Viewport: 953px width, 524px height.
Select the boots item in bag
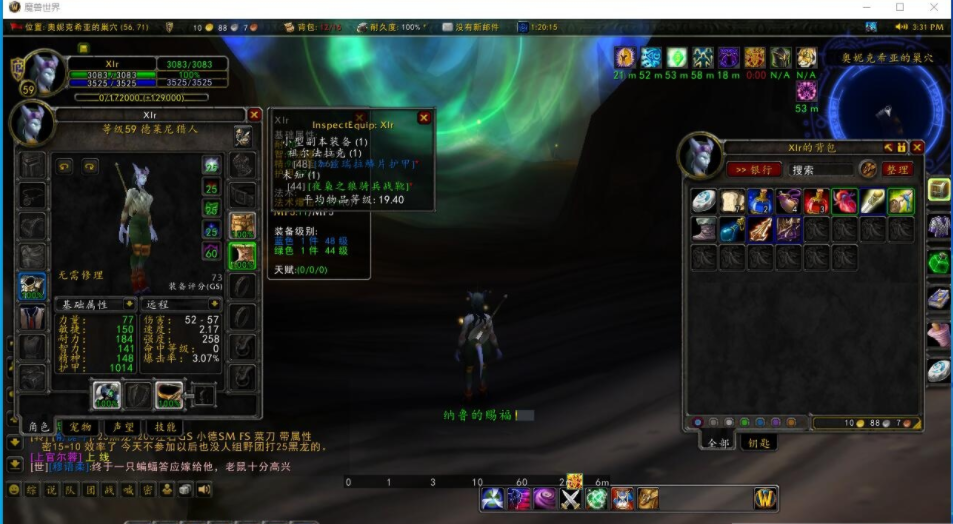(x=705, y=229)
